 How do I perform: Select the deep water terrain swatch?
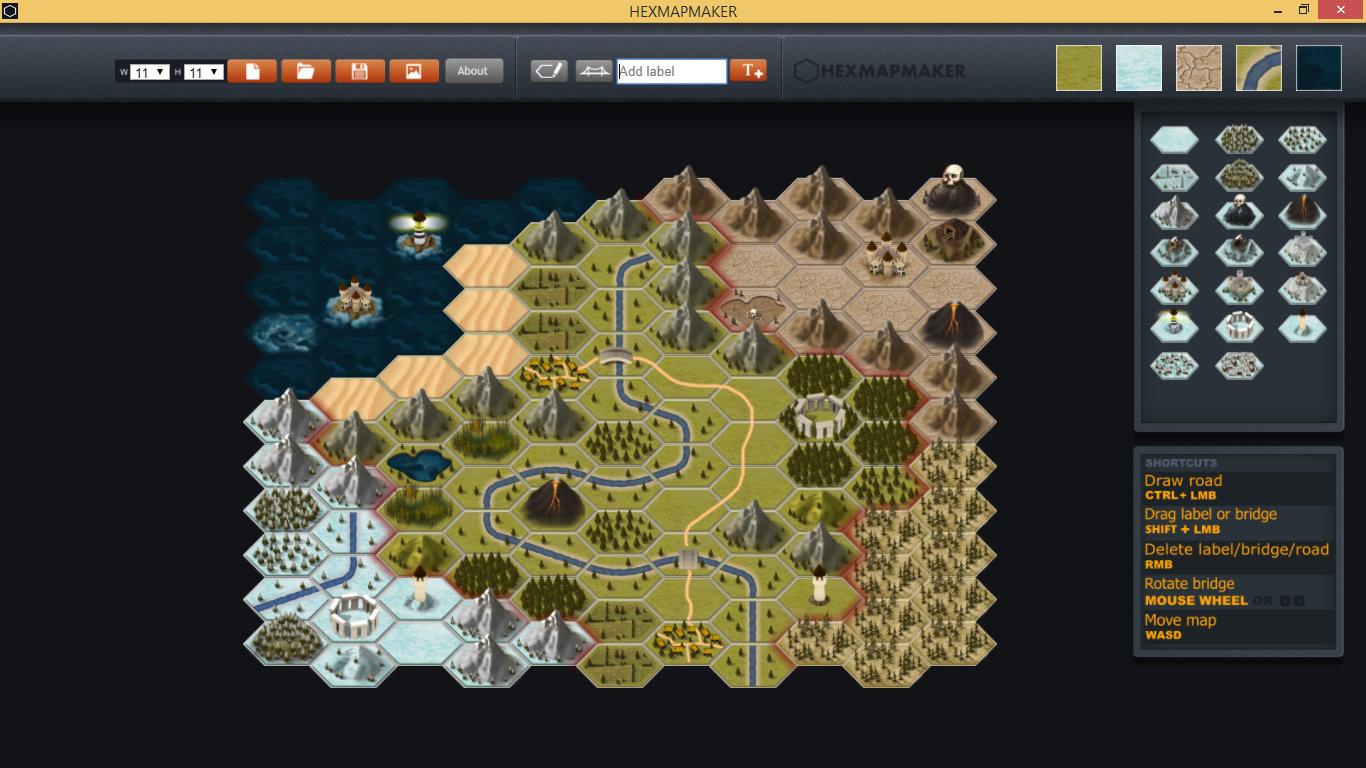tap(1318, 67)
